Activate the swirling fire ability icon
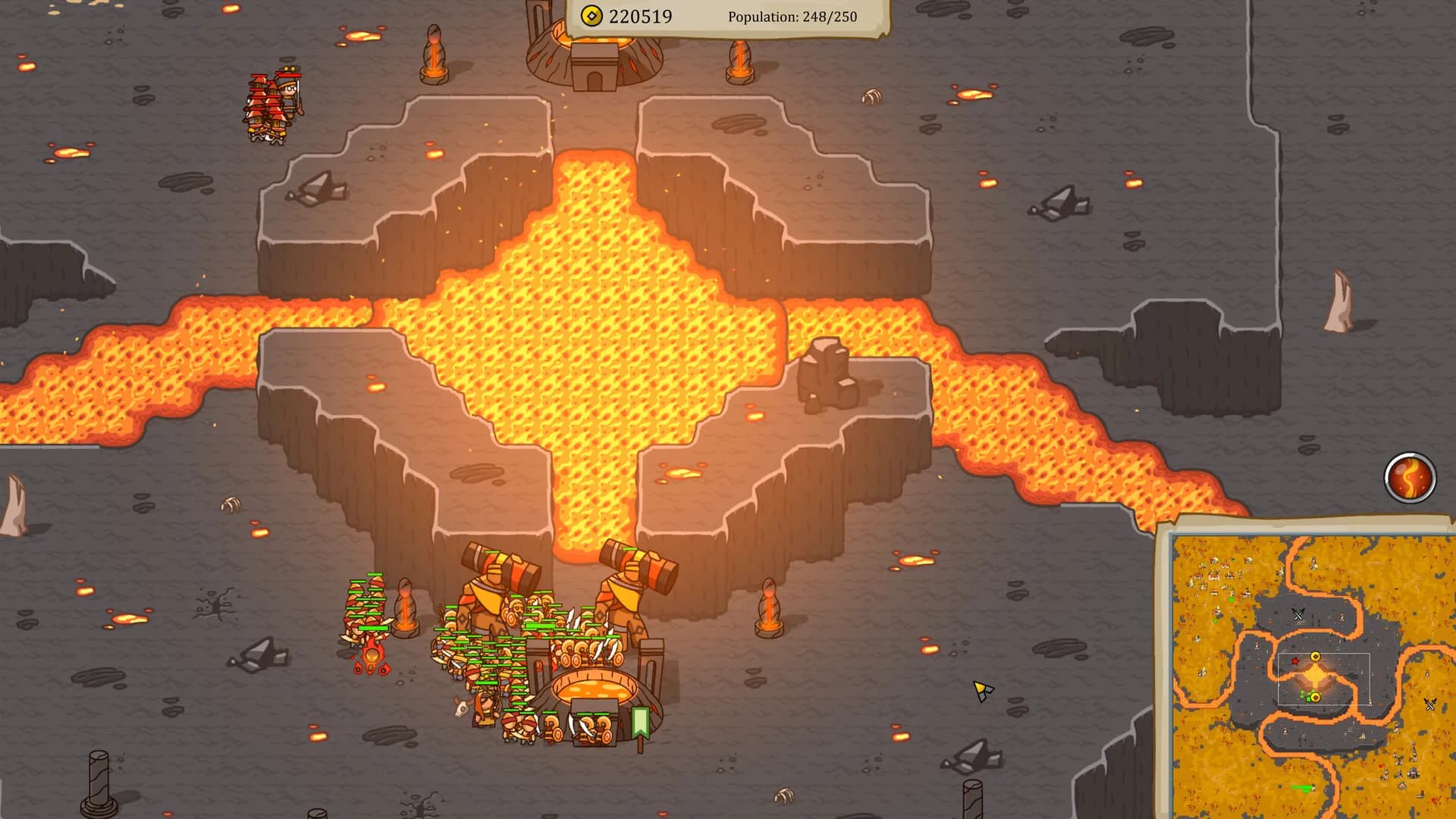Image resolution: width=1456 pixels, height=819 pixels. (1410, 478)
